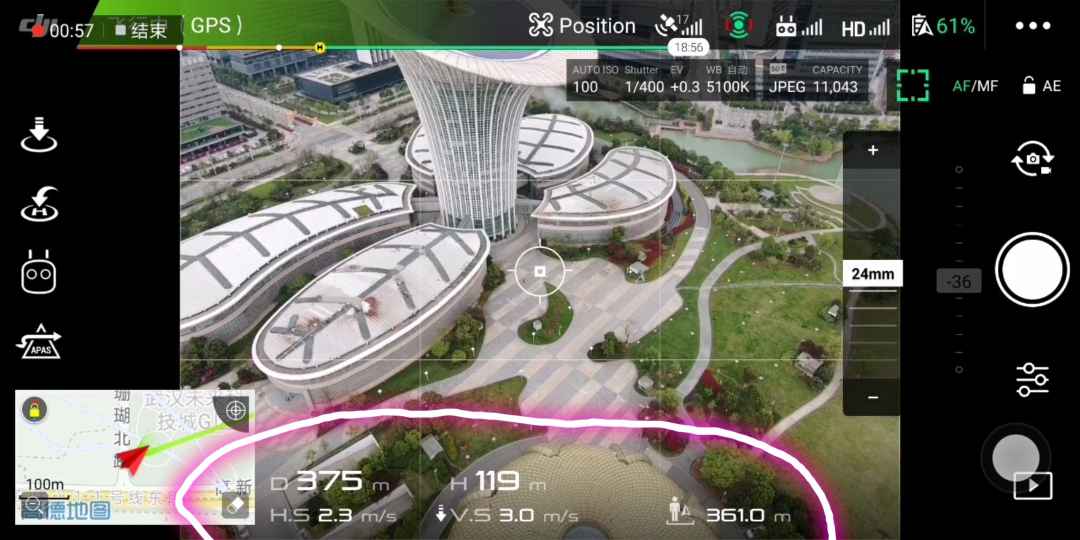Check the battery 61% status
The image size is (1080, 540).
coord(943,26)
